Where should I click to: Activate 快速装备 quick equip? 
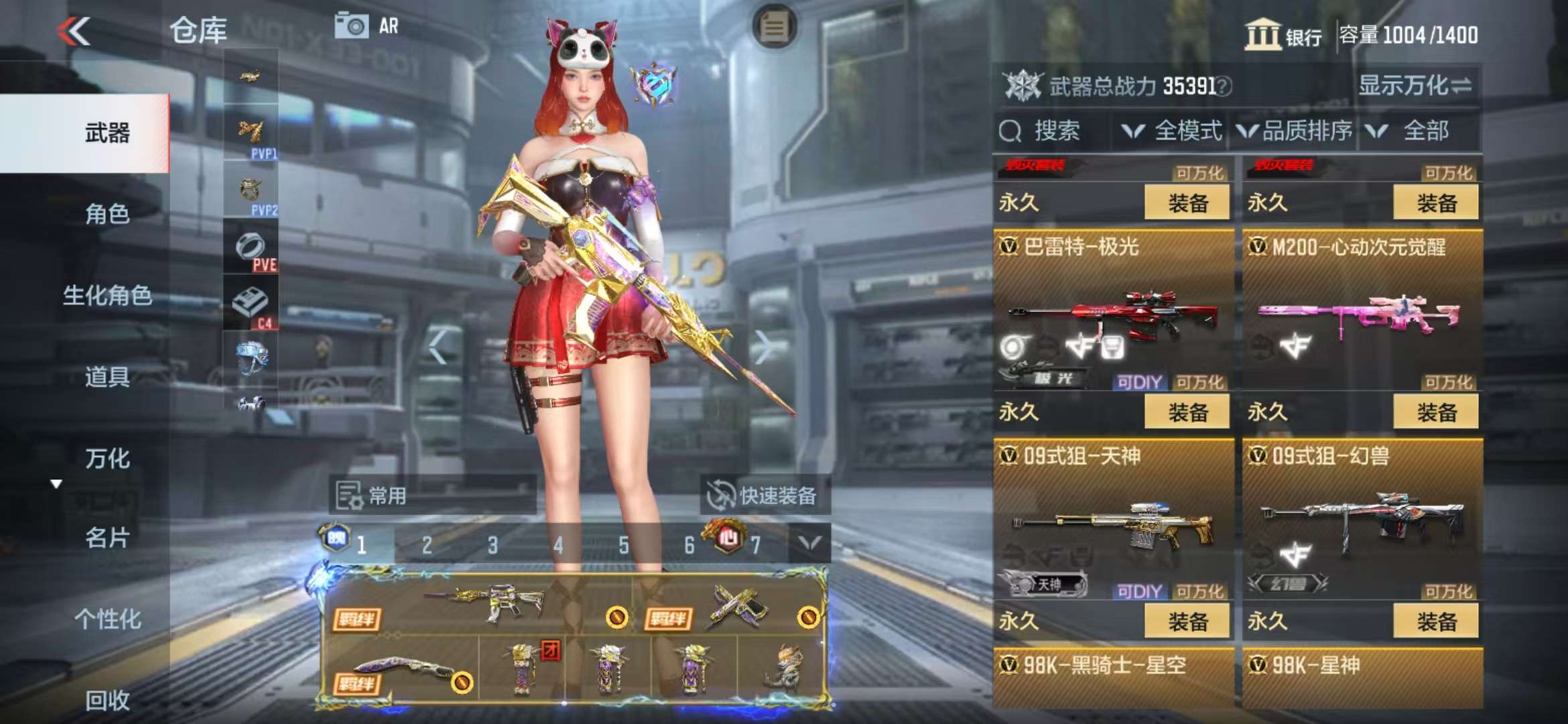pos(764,496)
